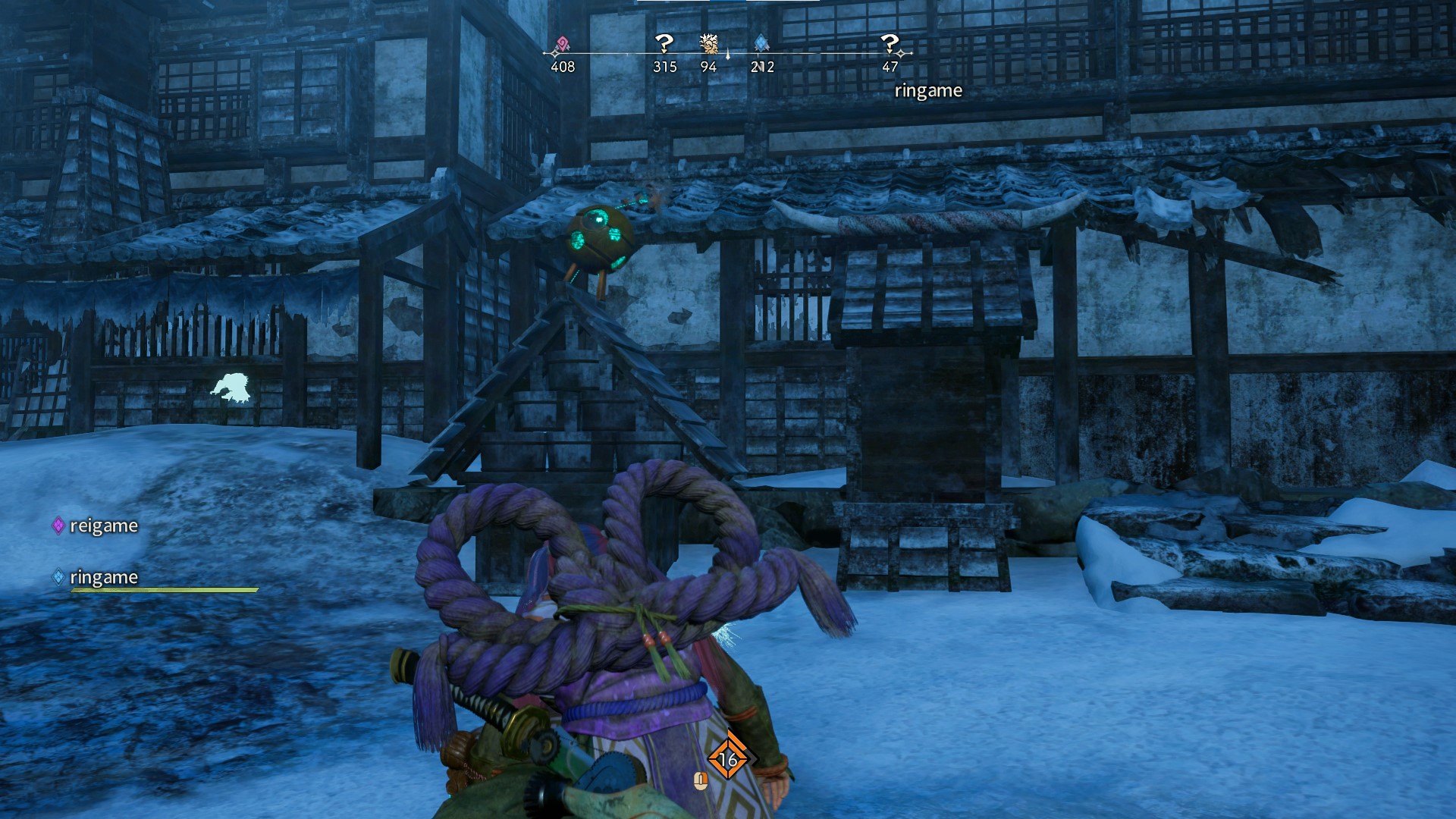Click the pink diamond compass marker

[562, 45]
